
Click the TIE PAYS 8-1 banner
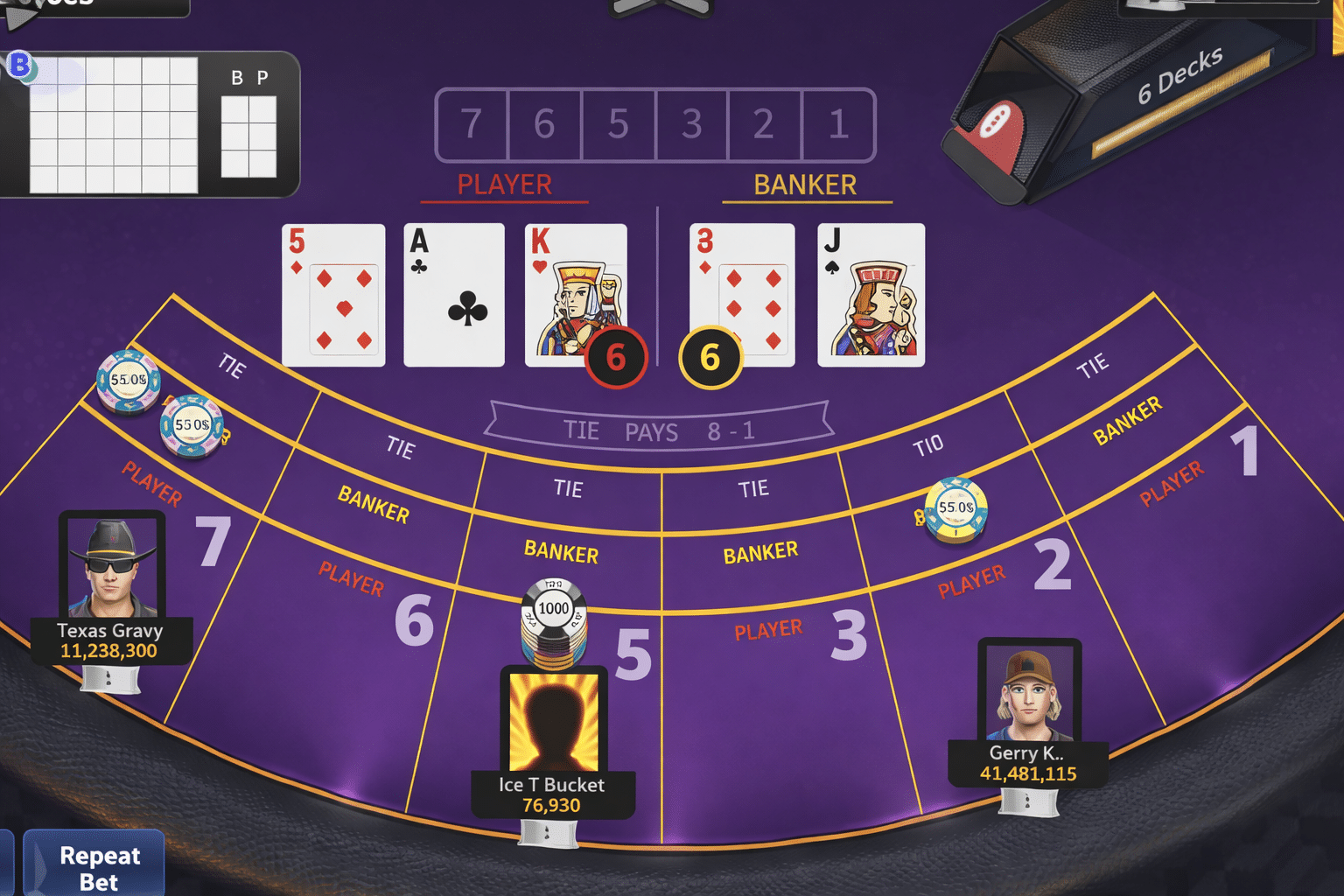click(x=660, y=429)
